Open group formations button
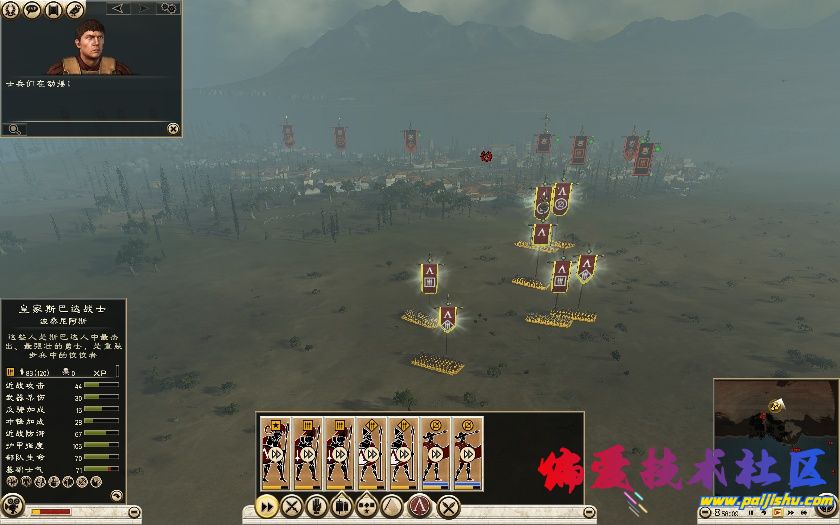Viewport: 840px width, 525px height. (368, 506)
